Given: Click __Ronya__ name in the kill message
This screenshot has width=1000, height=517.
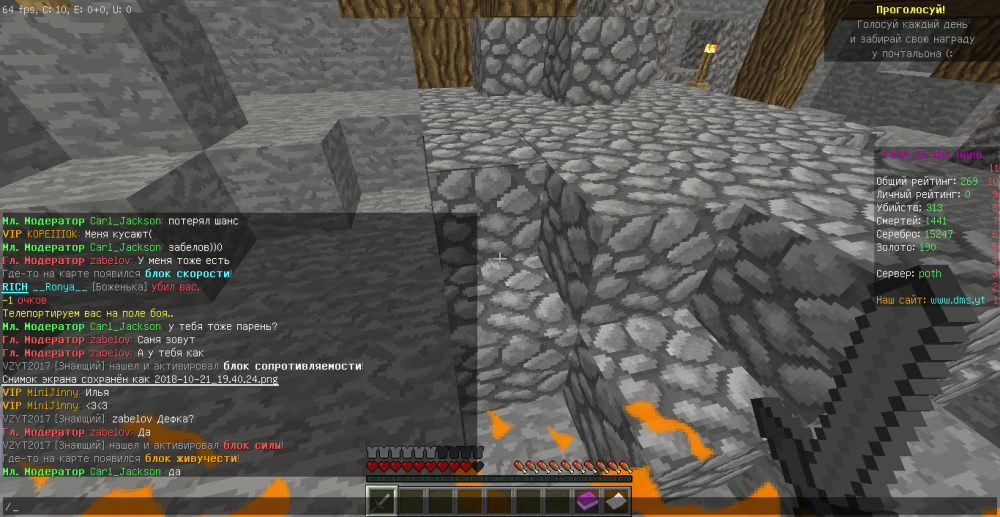Looking at the screenshot, I should (61, 287).
